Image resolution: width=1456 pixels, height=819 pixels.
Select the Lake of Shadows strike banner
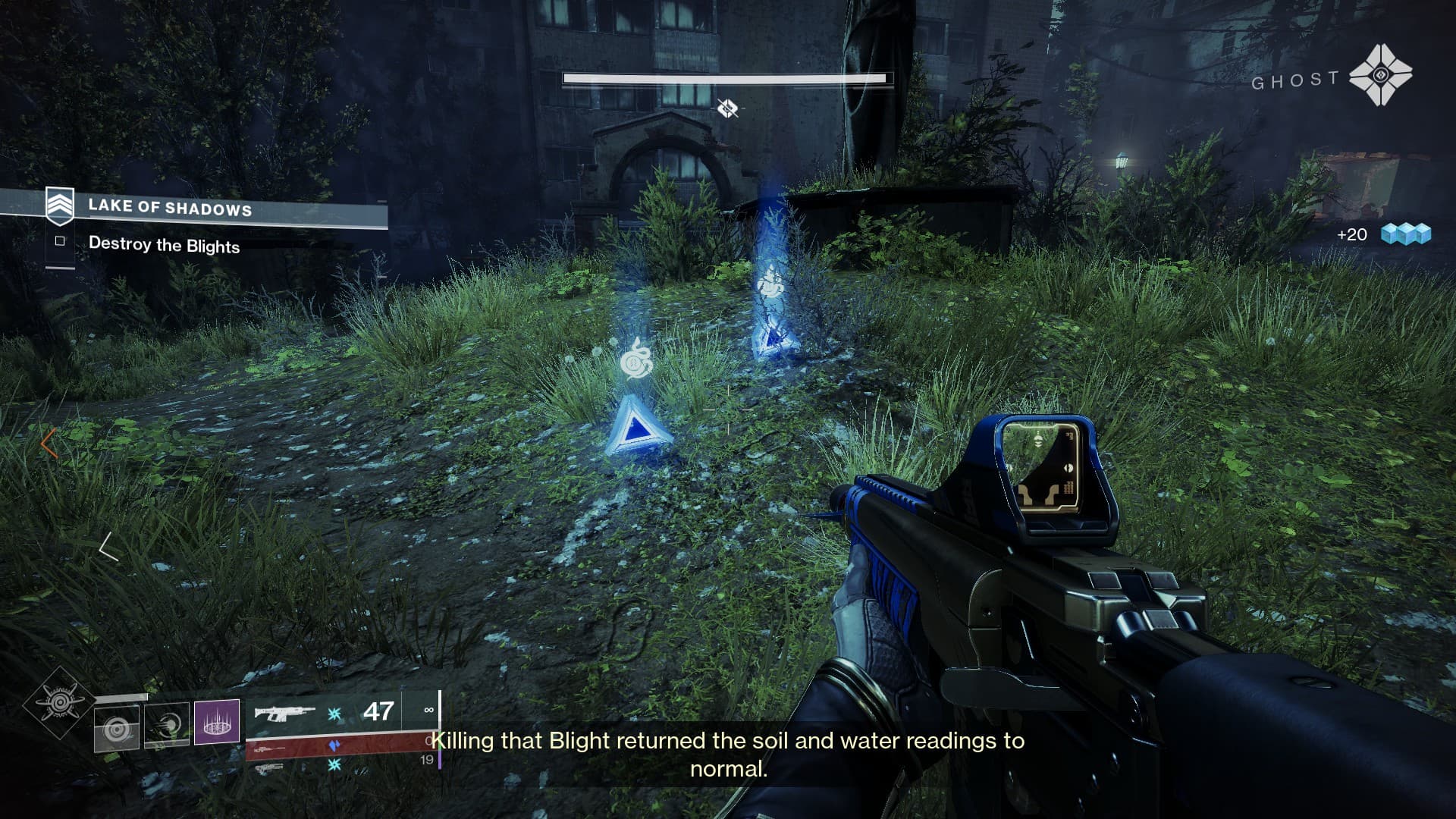170,207
